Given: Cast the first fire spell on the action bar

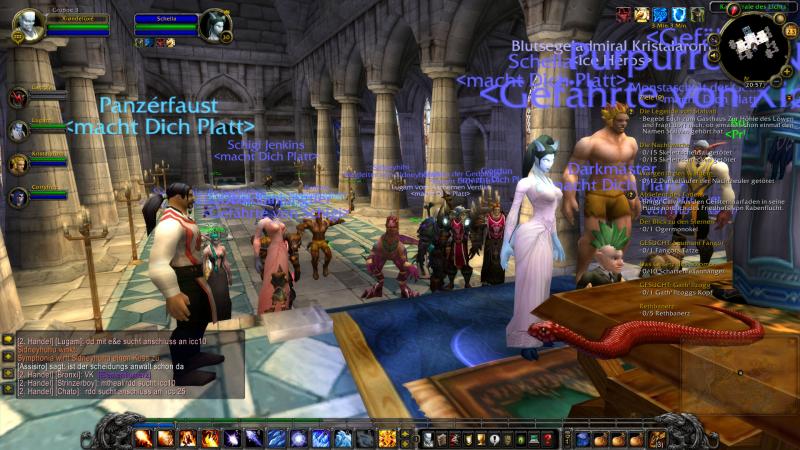Looking at the screenshot, I should tap(143, 438).
